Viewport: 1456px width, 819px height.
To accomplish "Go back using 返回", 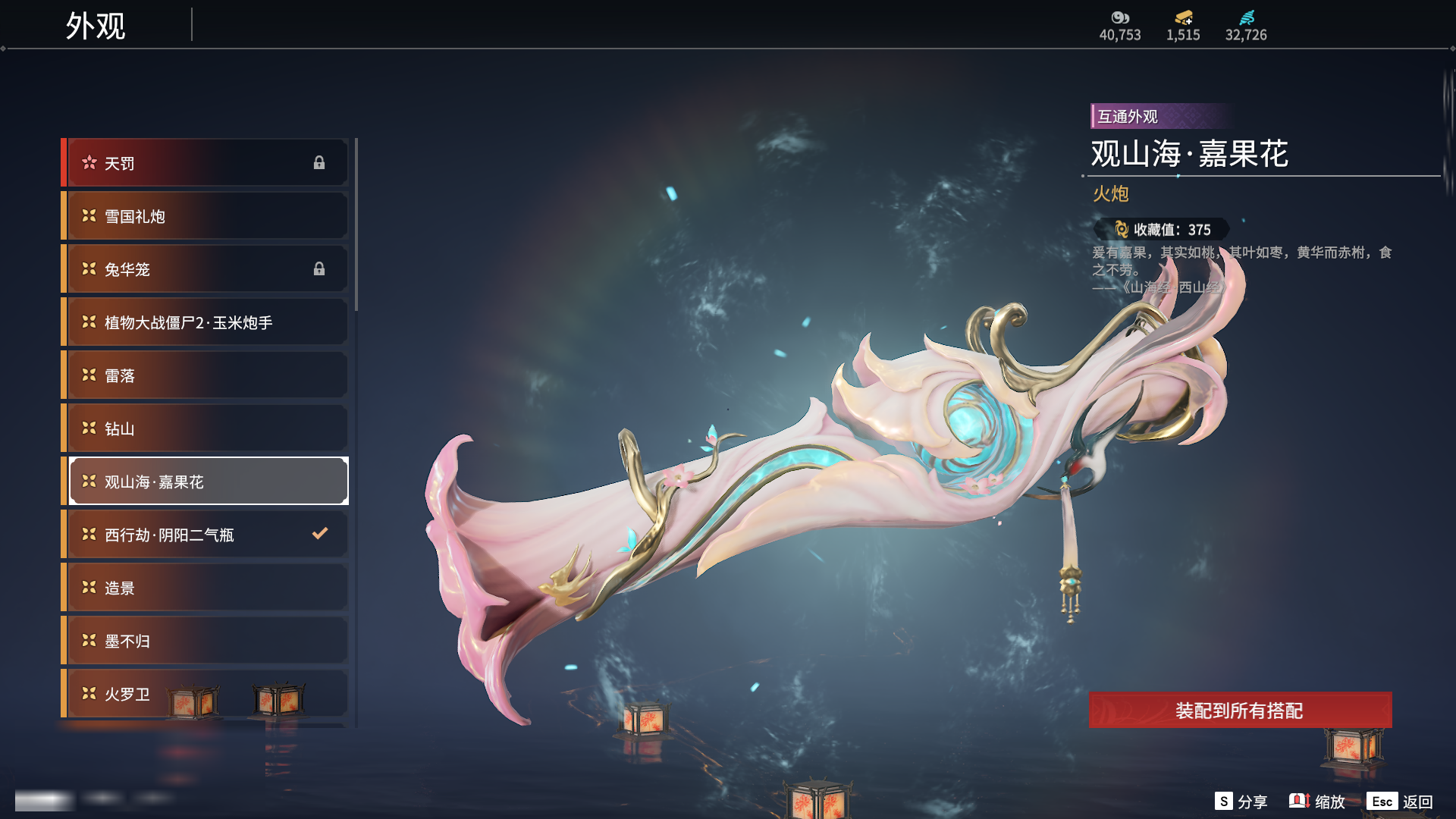I will [x=1400, y=802].
